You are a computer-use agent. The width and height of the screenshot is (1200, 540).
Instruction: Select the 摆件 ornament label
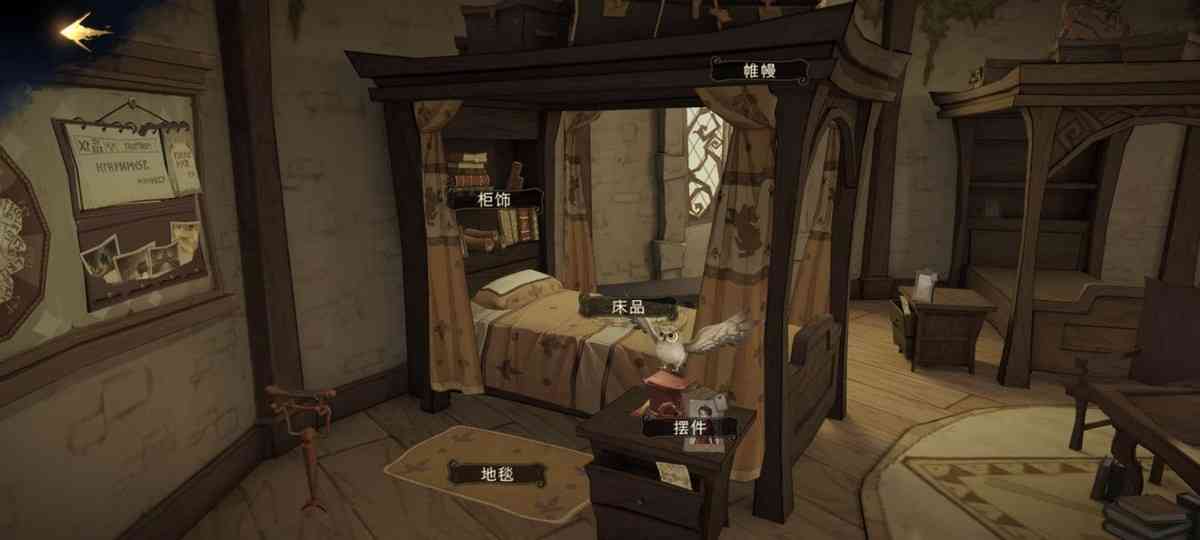(x=689, y=428)
